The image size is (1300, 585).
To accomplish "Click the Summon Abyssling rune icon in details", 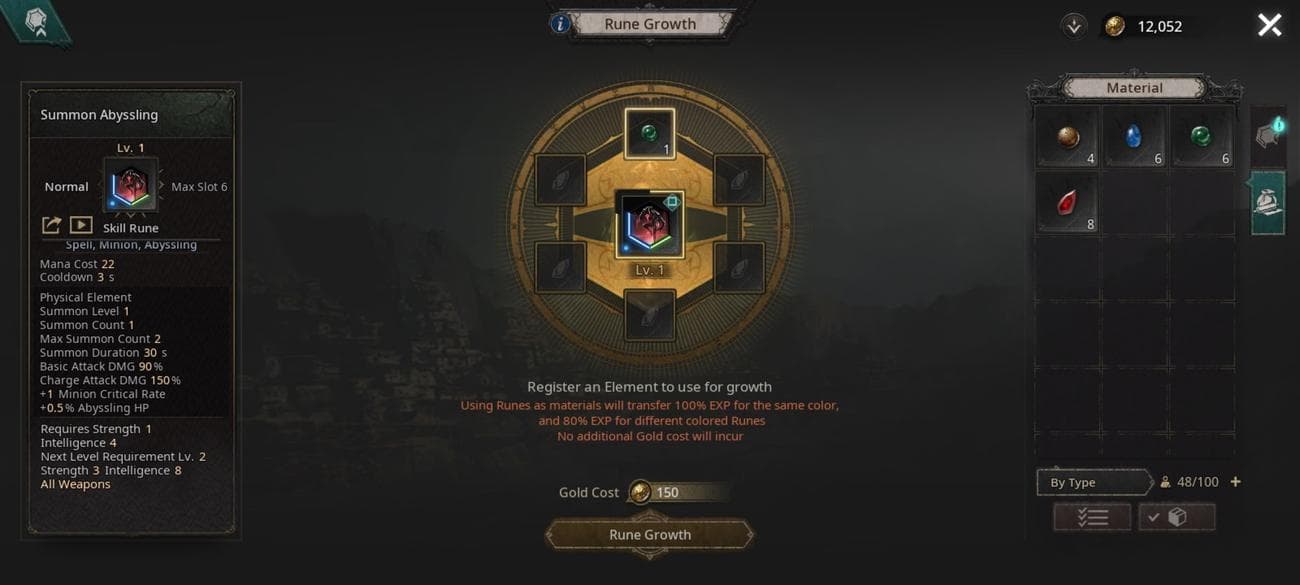I will [x=130, y=186].
